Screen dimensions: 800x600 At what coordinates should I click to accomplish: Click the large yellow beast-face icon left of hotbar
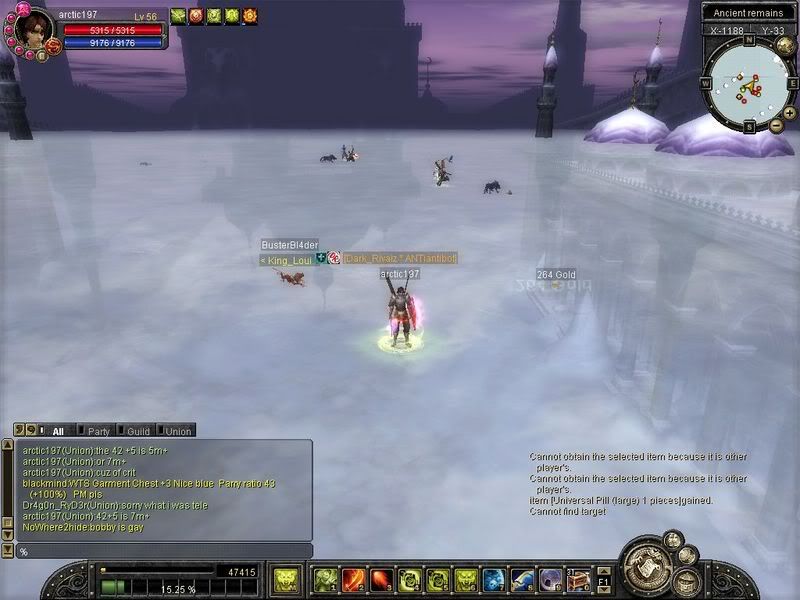coord(286,579)
